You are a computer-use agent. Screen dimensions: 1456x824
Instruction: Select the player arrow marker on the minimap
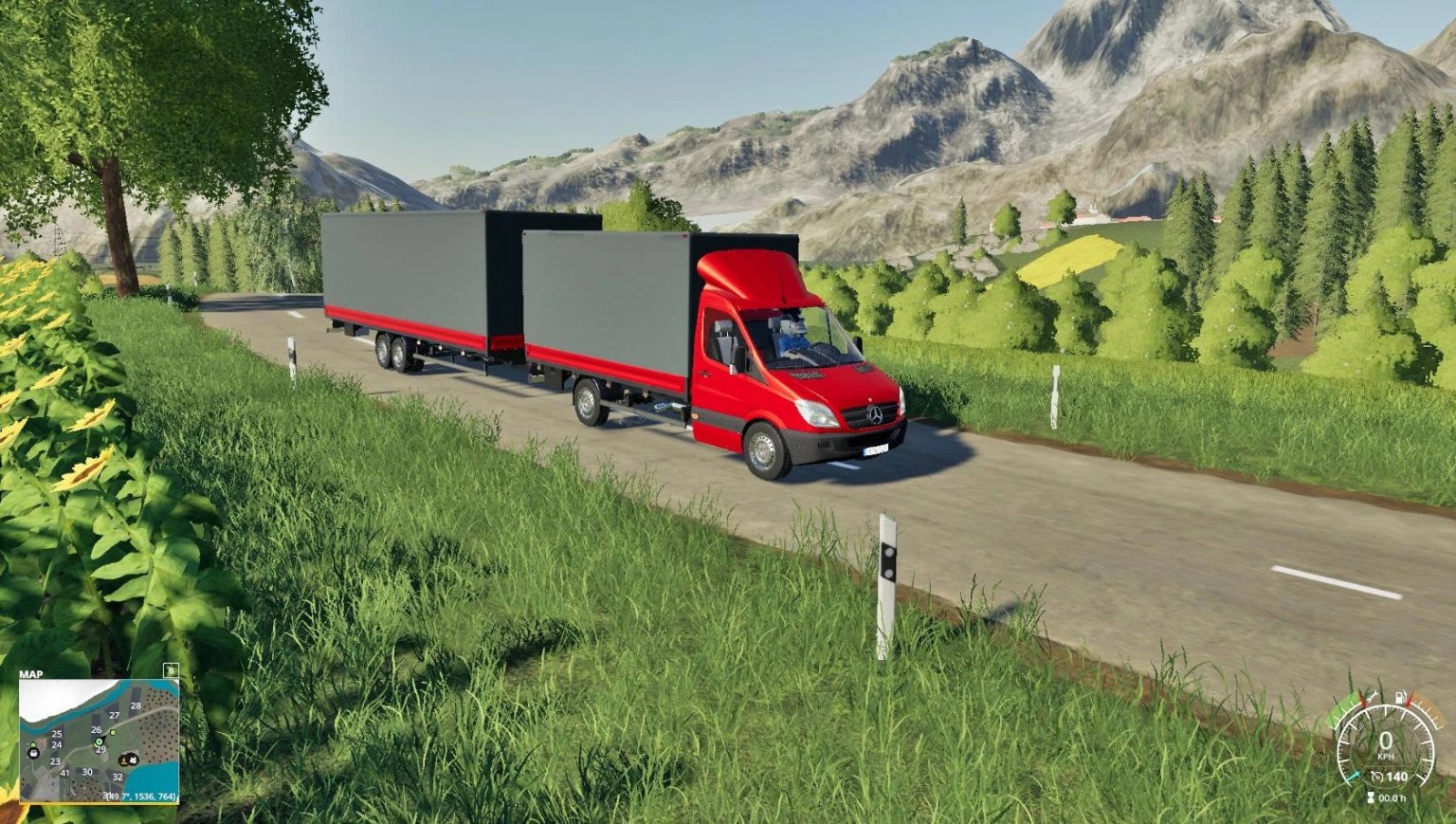point(100,742)
